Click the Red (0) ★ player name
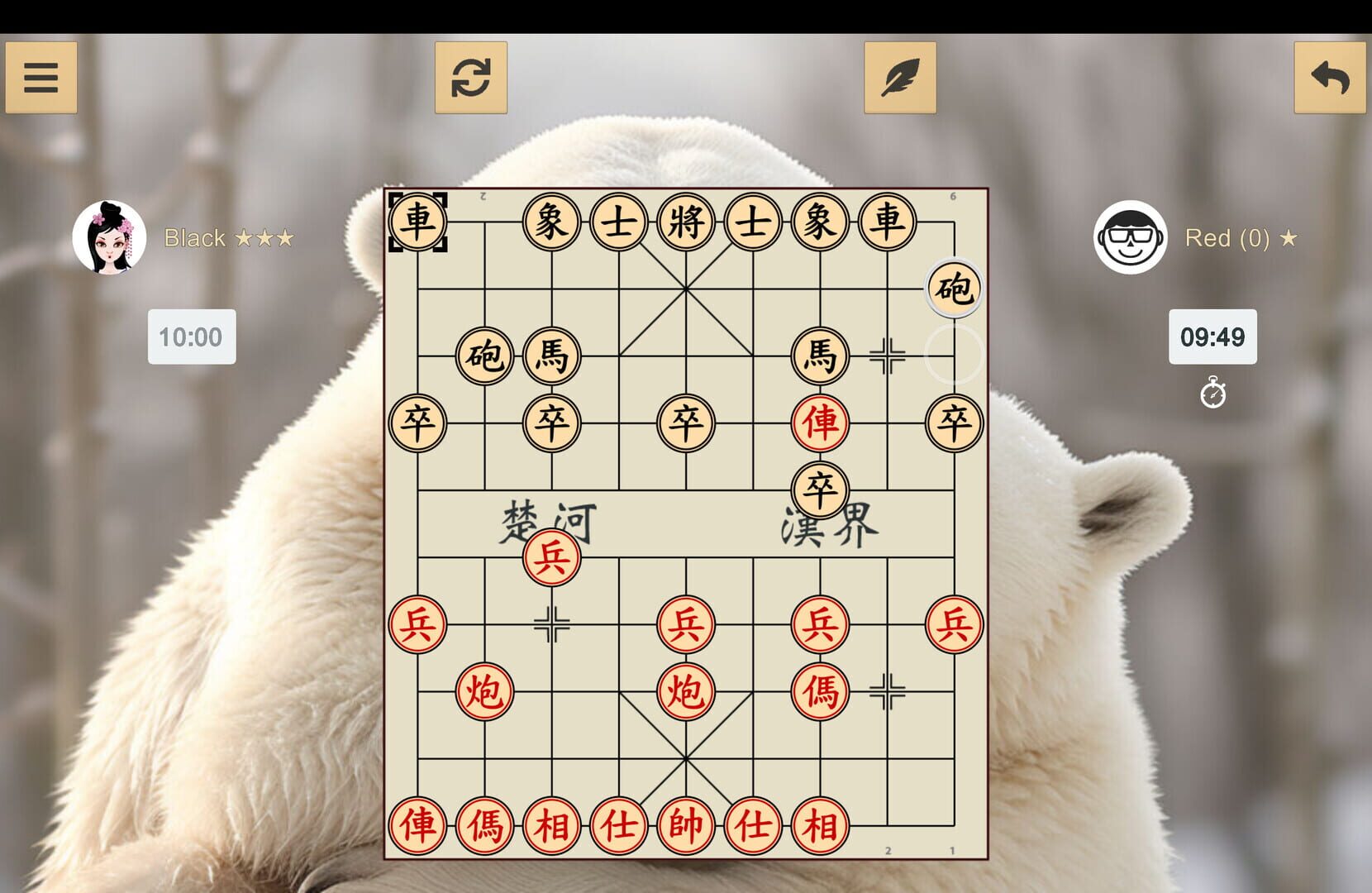The width and height of the screenshot is (1372, 893). tap(1240, 238)
